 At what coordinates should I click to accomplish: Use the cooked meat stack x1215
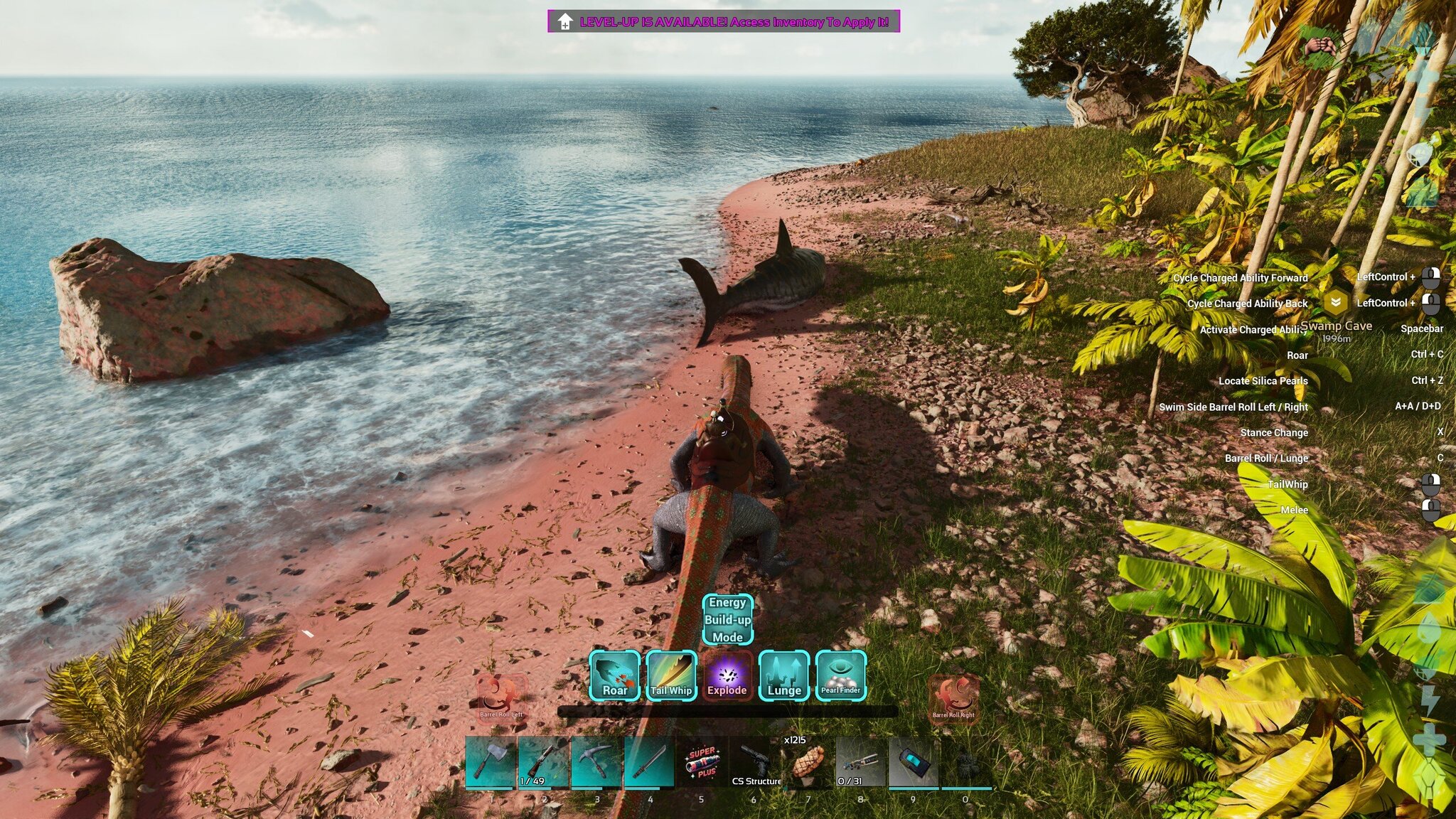pos(808,762)
